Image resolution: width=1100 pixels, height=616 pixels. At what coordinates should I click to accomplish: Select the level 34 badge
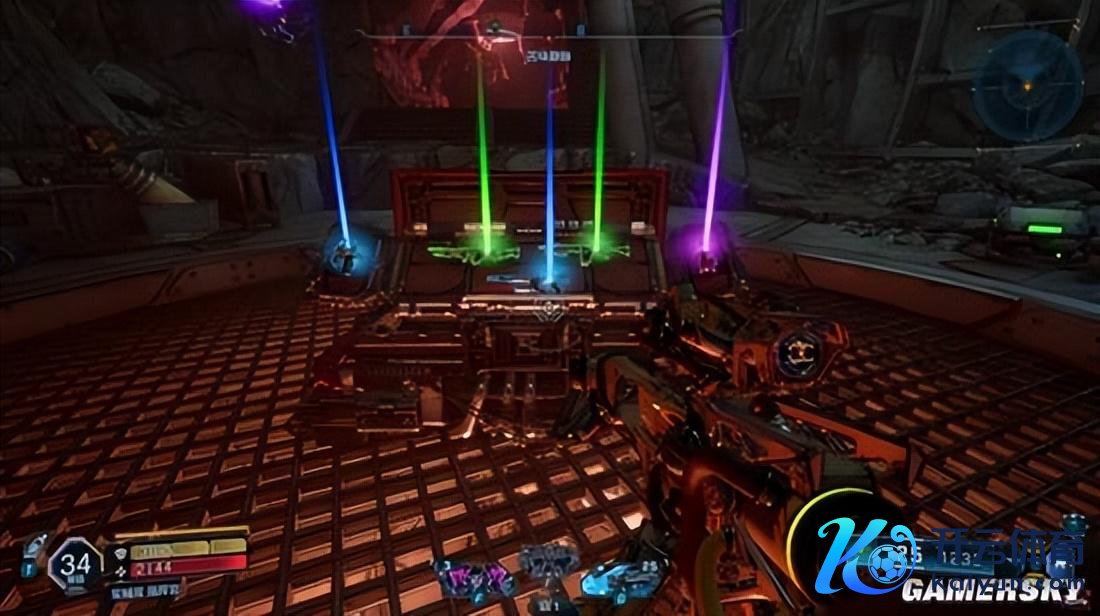click(x=75, y=564)
